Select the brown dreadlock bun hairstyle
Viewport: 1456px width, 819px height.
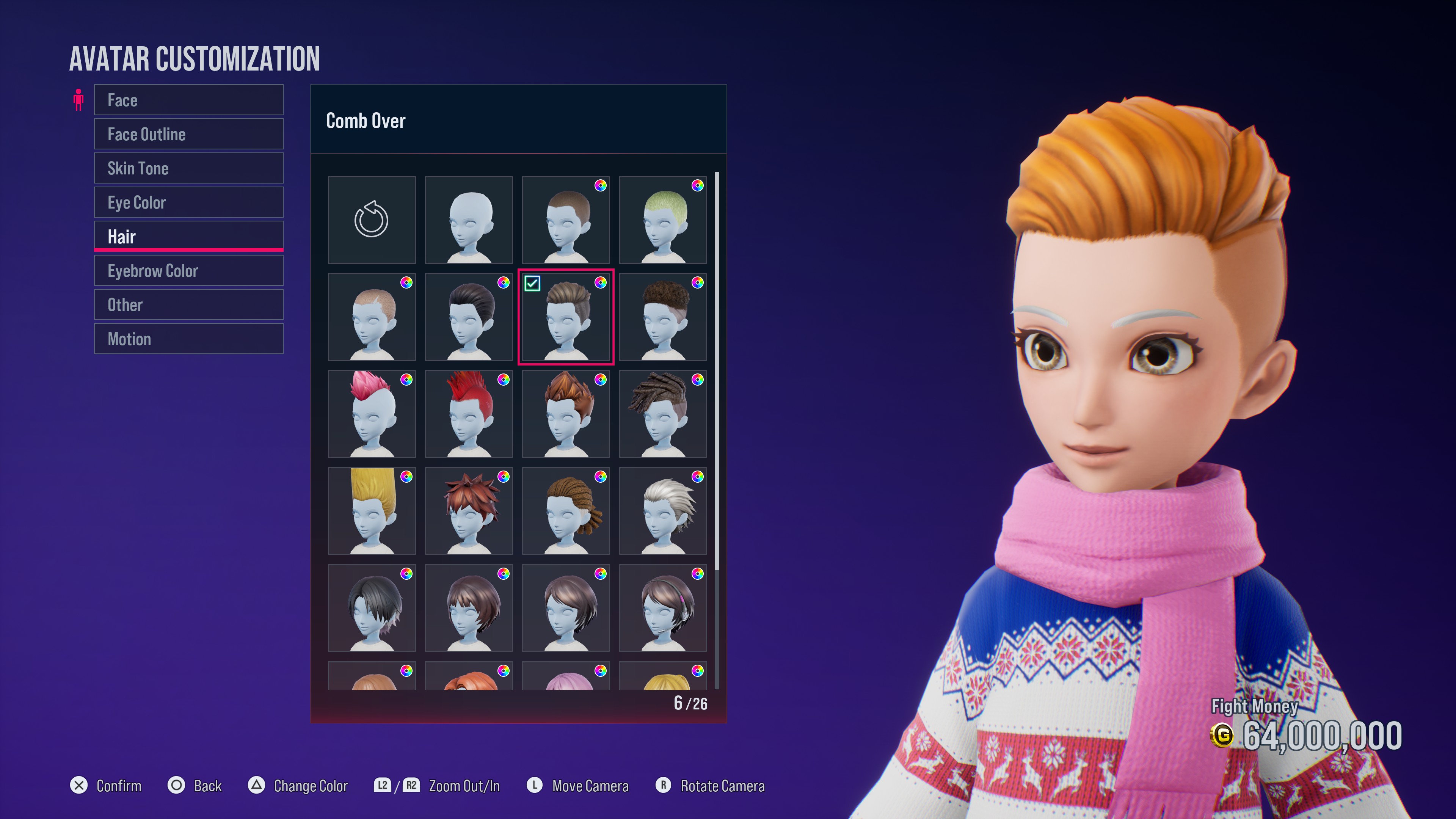(566, 511)
